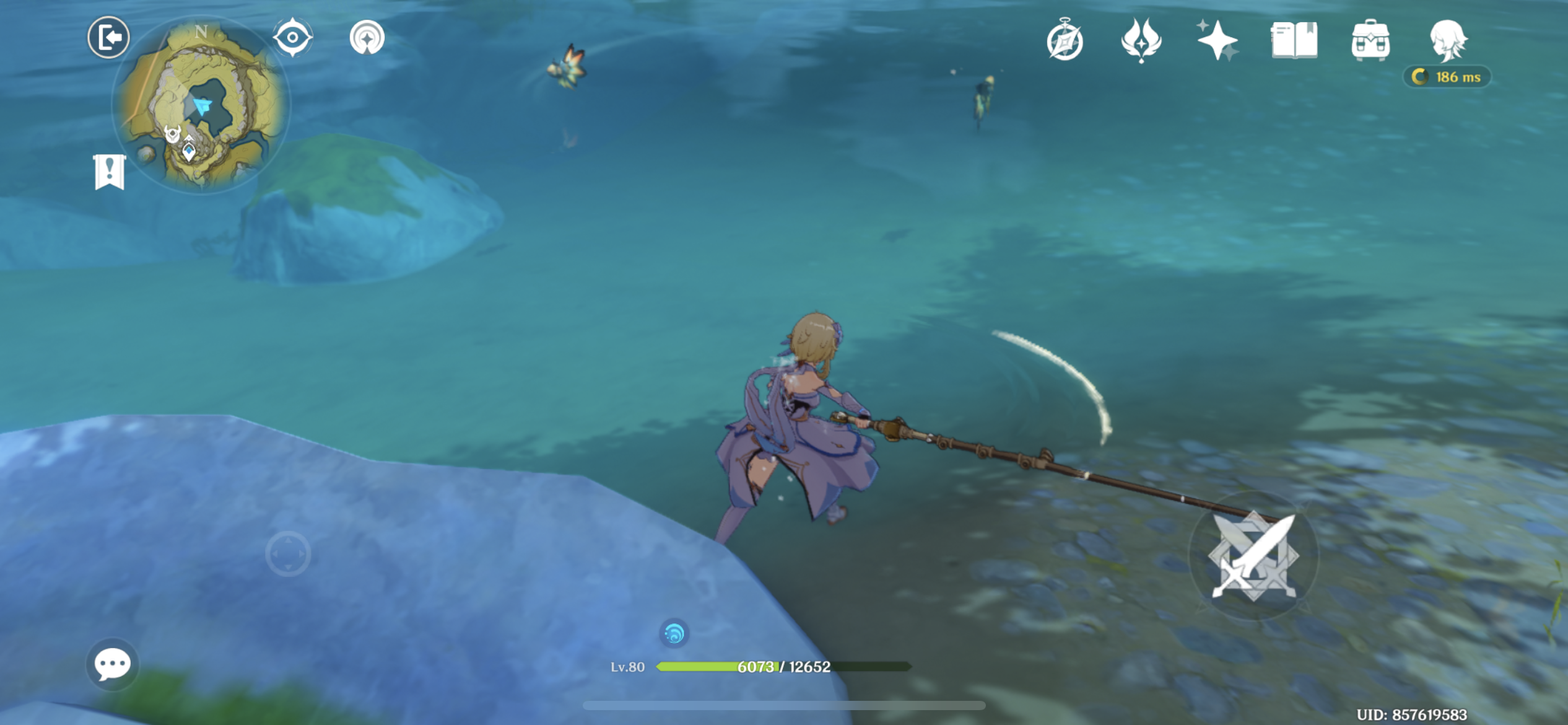The width and height of the screenshot is (1568, 725).
Task: Open the character head profile menu
Action: tap(1447, 41)
